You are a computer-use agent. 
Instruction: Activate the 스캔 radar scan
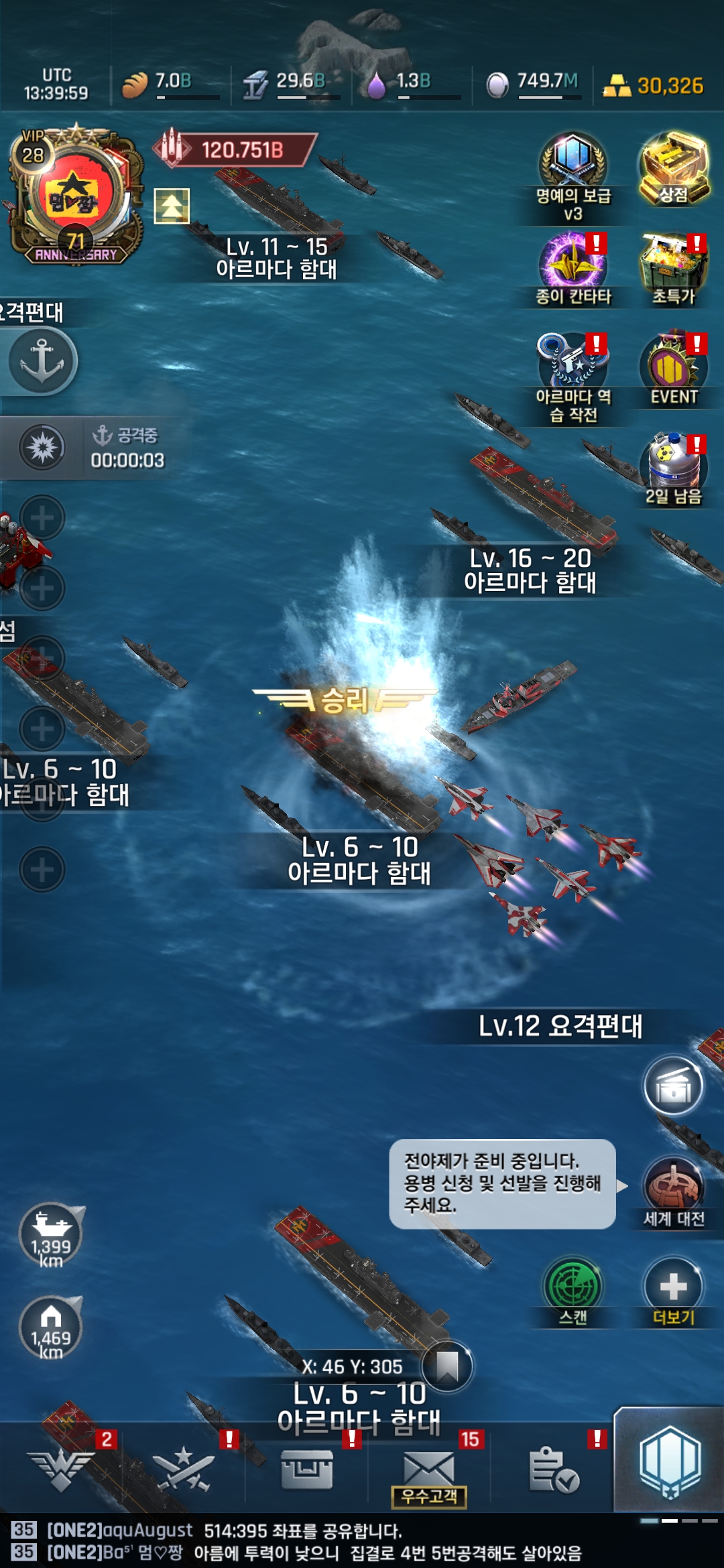pyautogui.click(x=572, y=1288)
